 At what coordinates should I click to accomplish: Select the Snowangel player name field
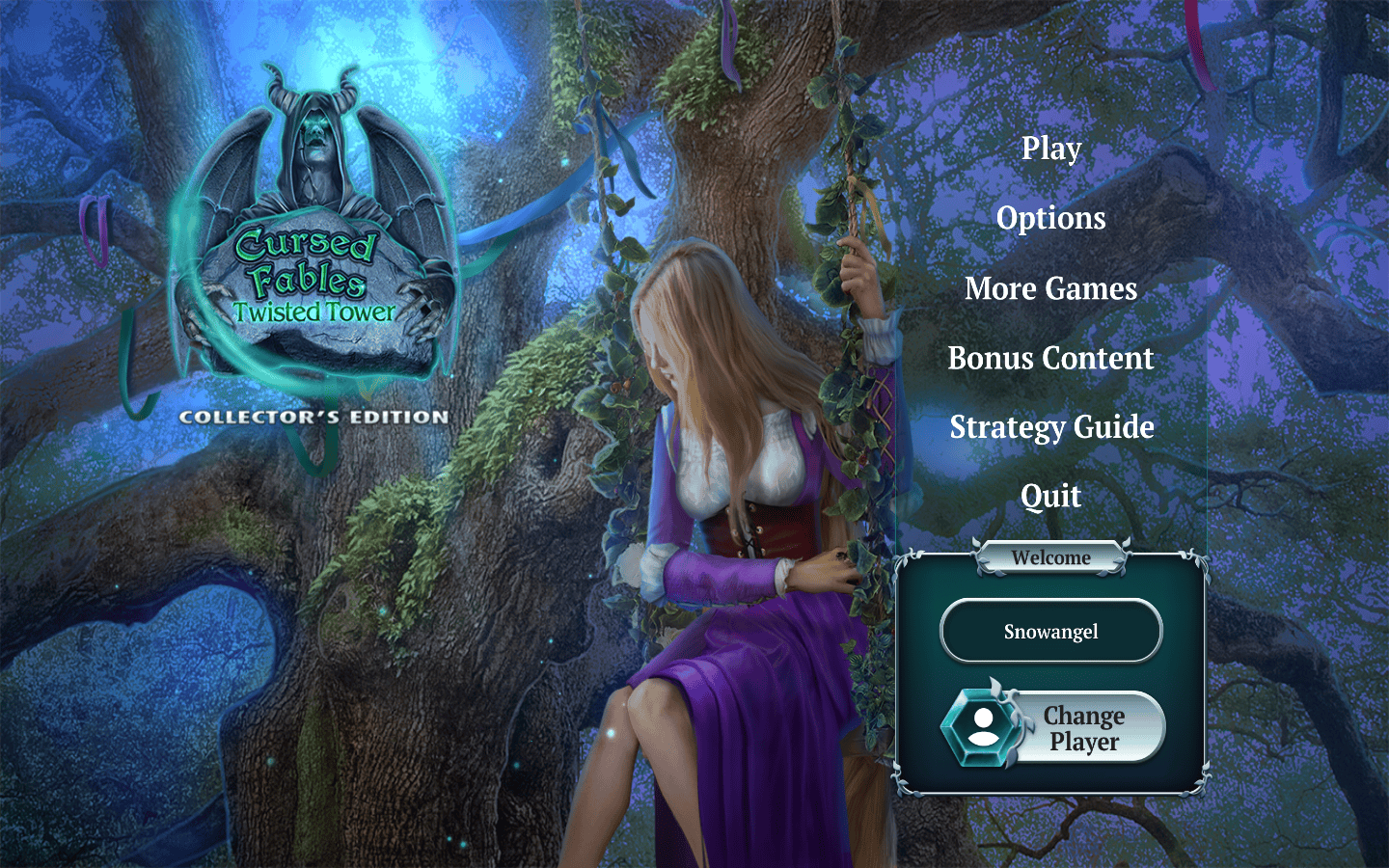click(x=1051, y=632)
